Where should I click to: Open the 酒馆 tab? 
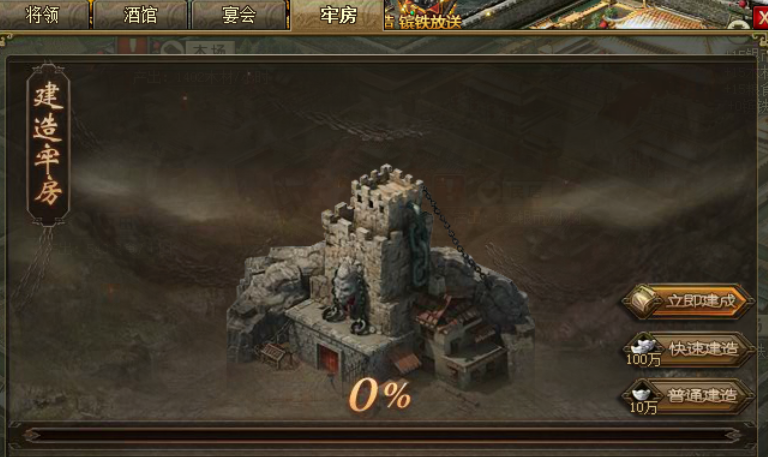140,15
